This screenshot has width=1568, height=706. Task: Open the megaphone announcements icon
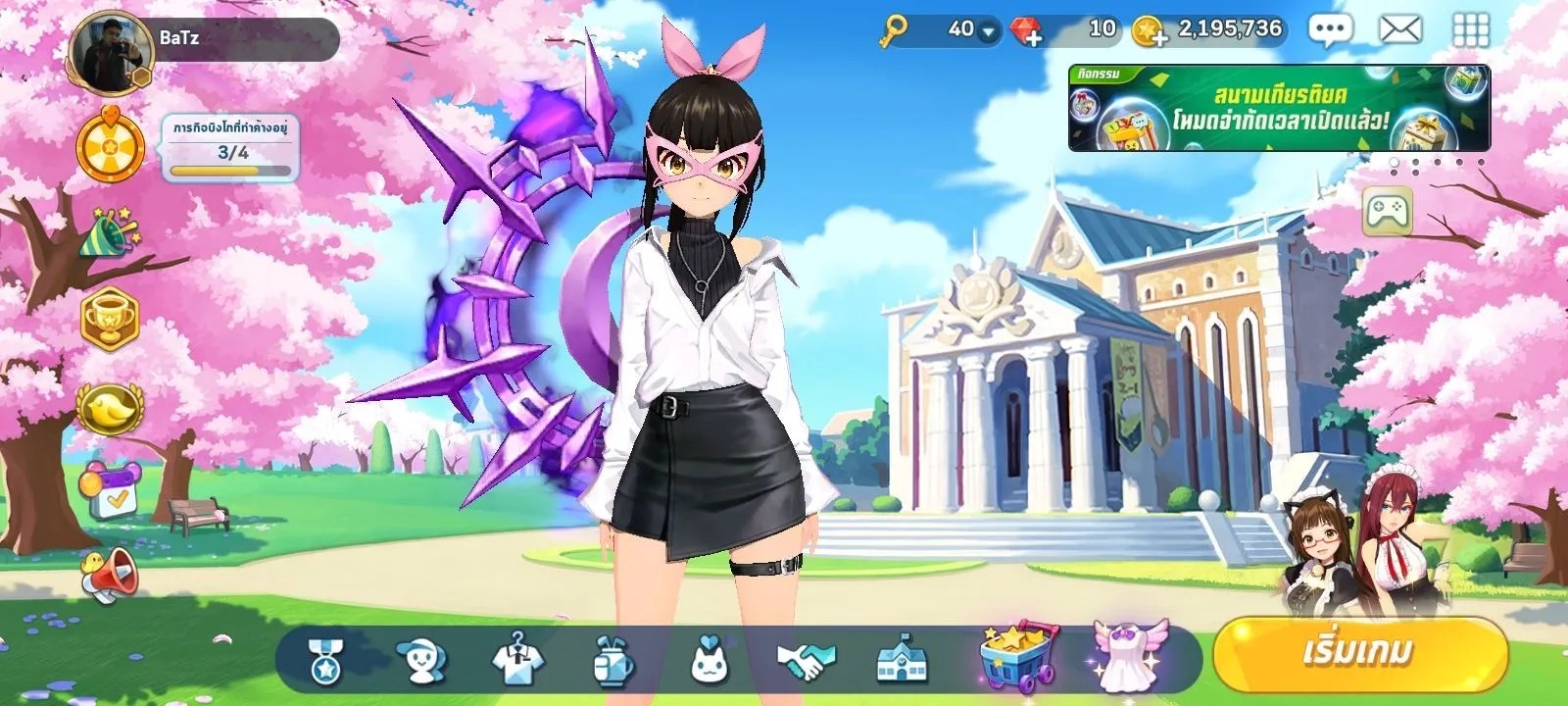coord(109,575)
